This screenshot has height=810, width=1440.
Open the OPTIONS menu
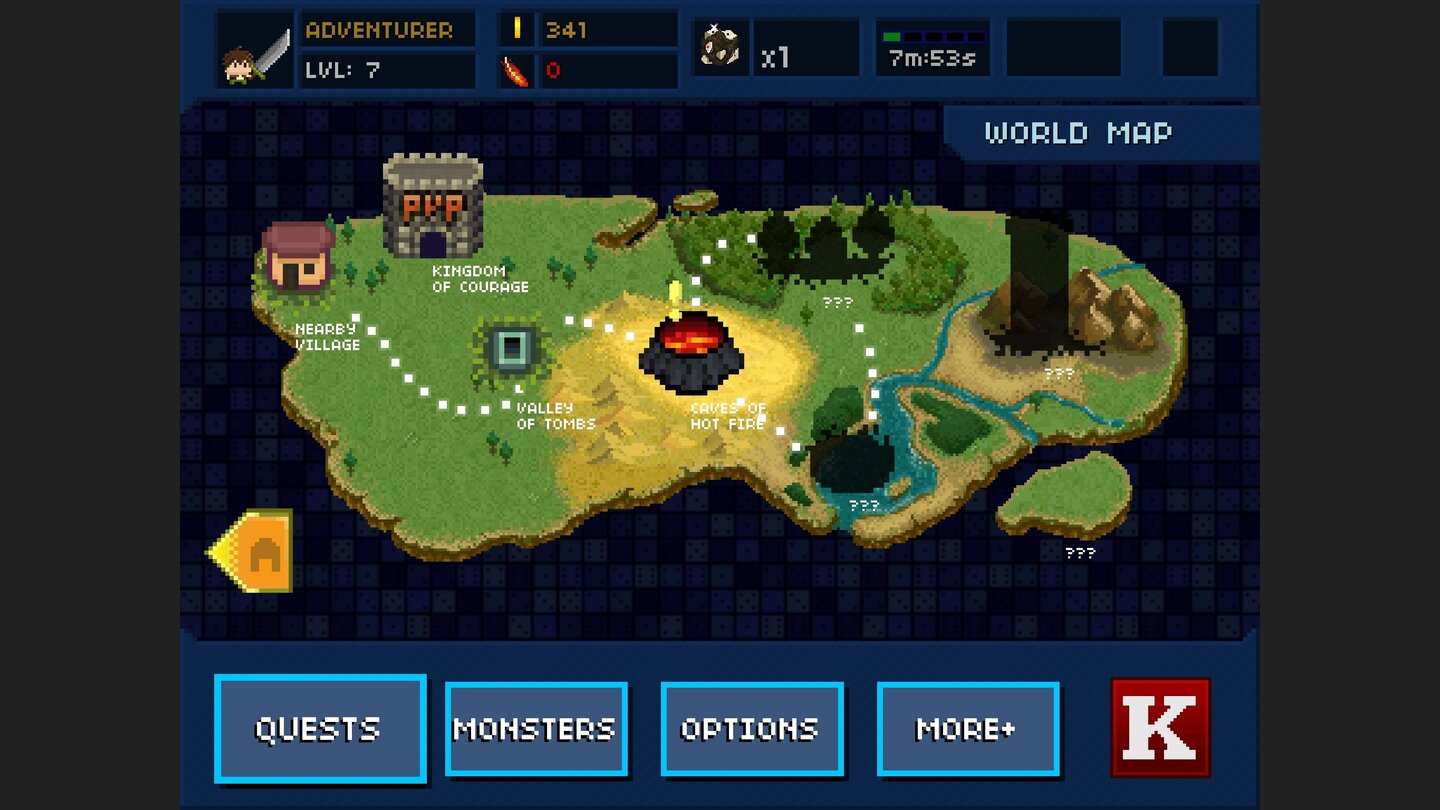(x=751, y=727)
